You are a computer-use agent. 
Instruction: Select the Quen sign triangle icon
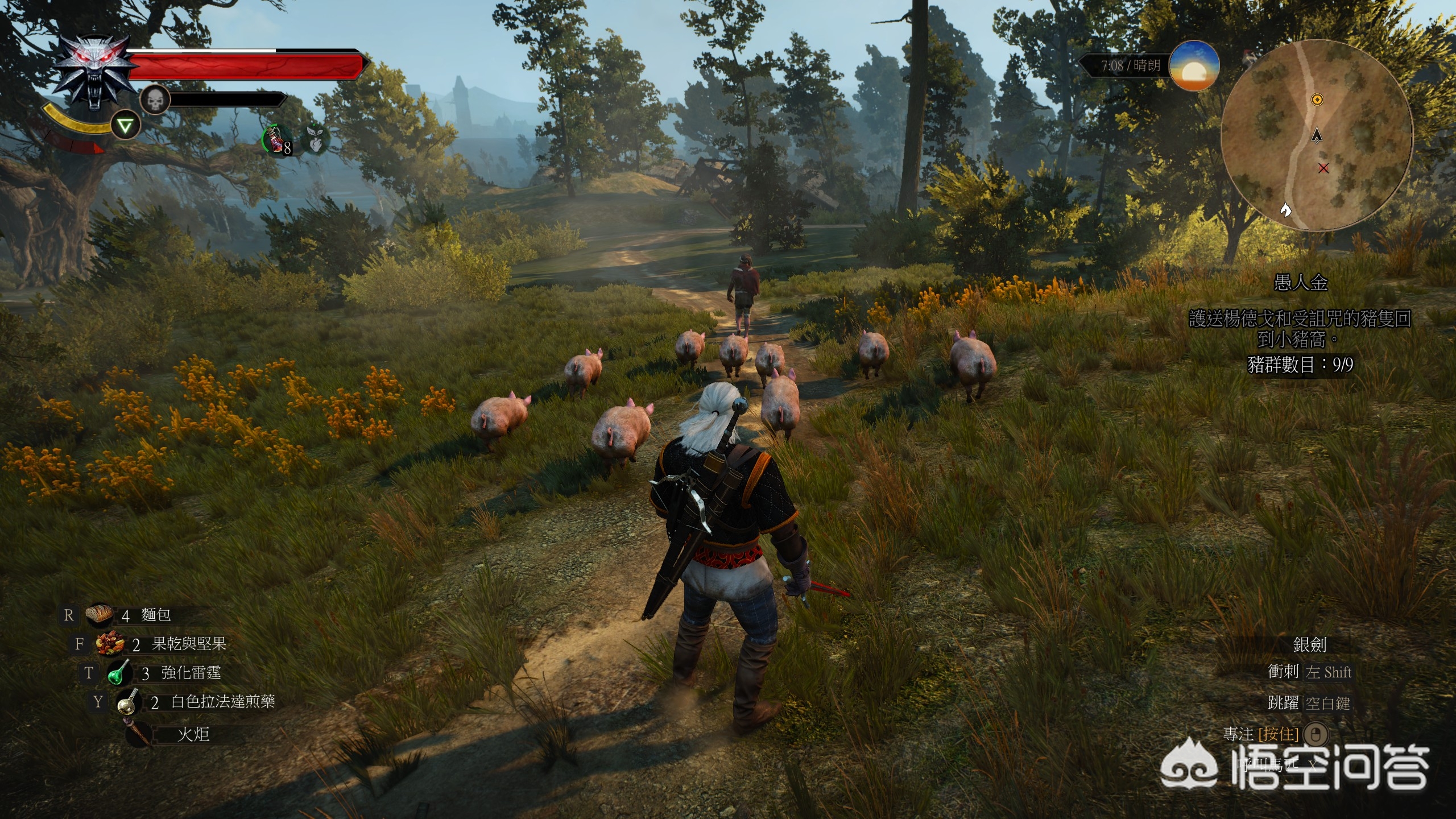(125, 126)
